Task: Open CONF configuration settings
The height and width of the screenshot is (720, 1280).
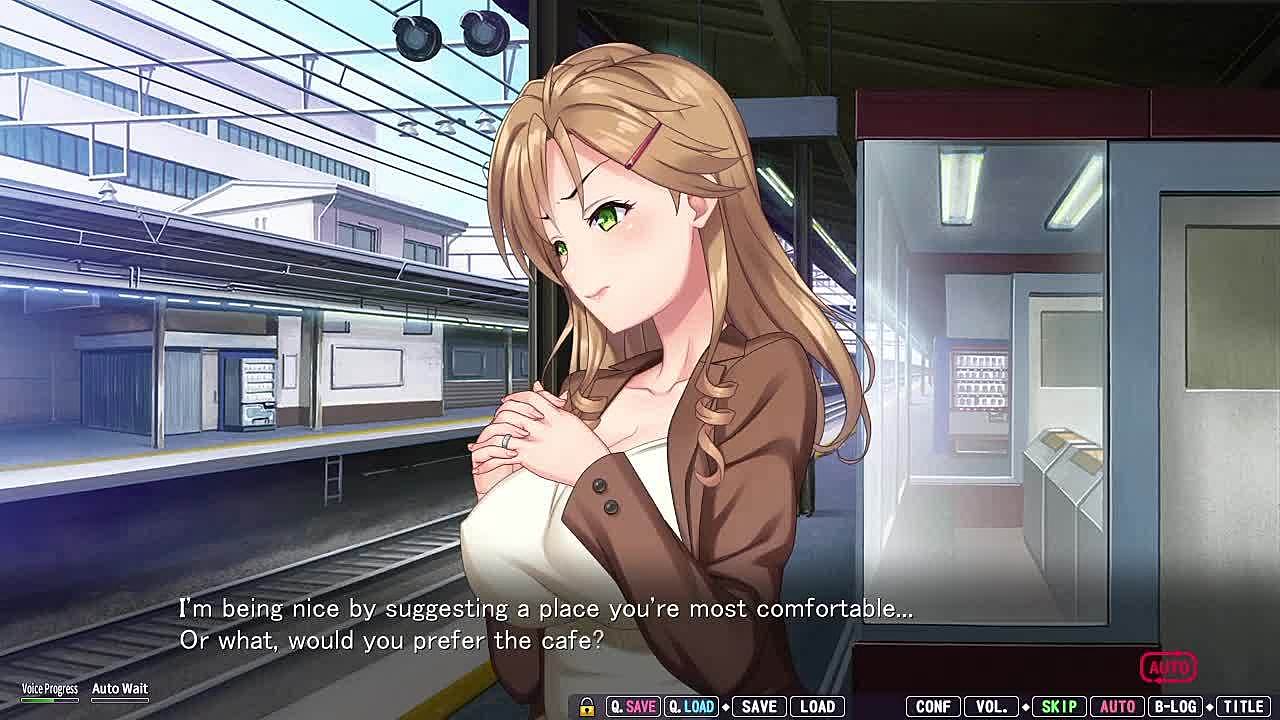Action: (933, 707)
